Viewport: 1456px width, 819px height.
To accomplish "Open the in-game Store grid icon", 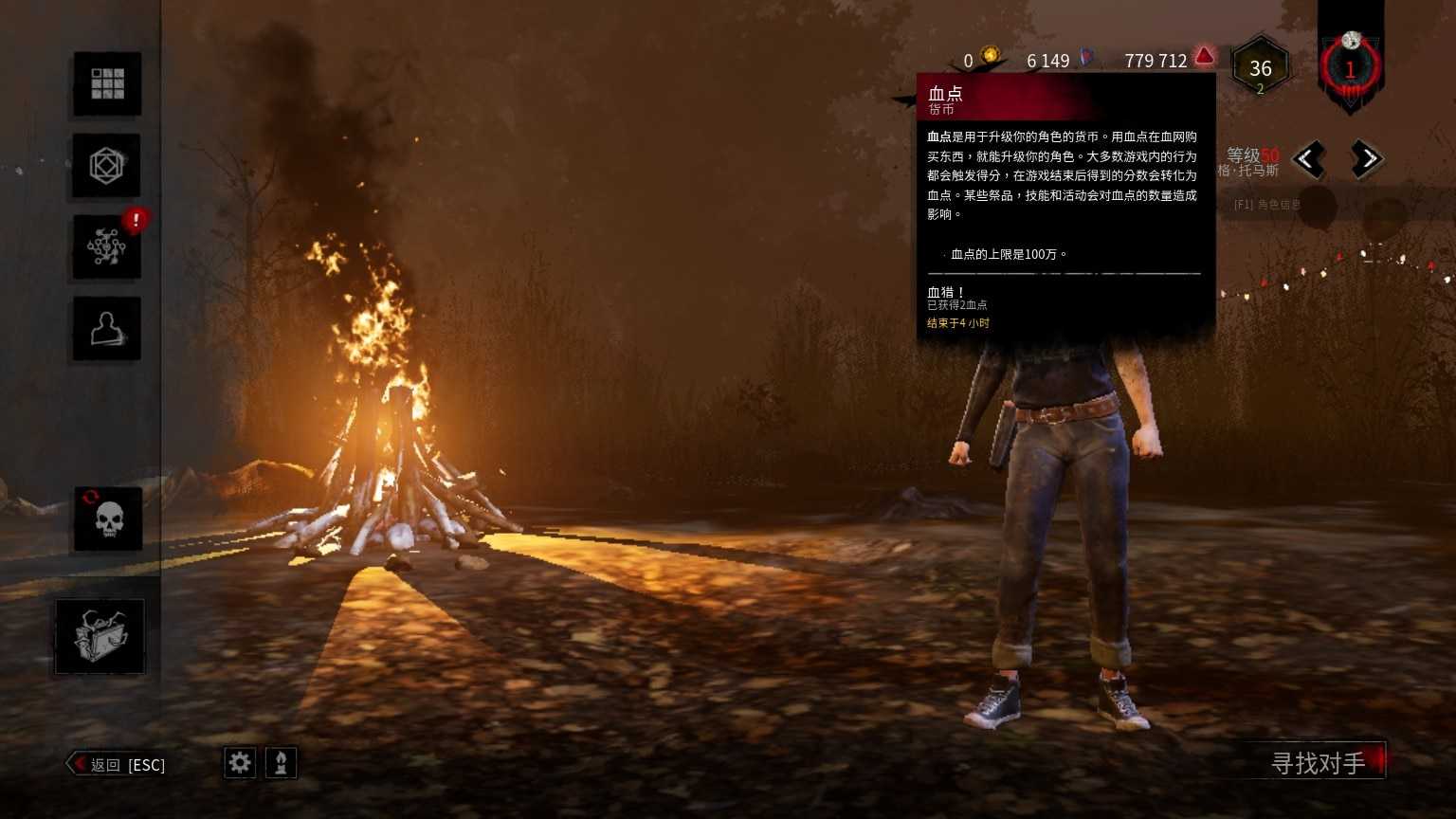I will 106,83.
